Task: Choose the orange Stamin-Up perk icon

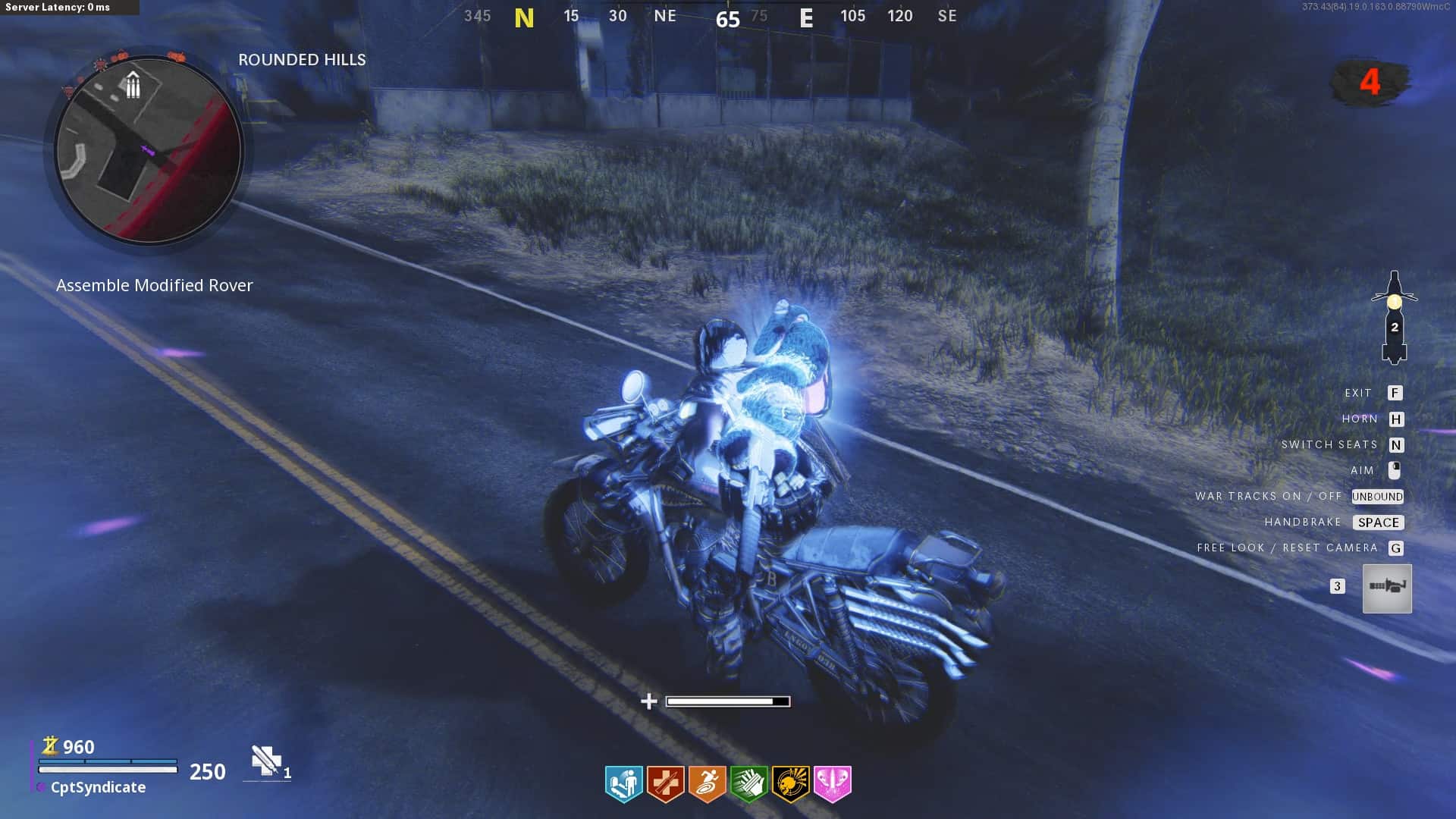Action: (x=707, y=783)
